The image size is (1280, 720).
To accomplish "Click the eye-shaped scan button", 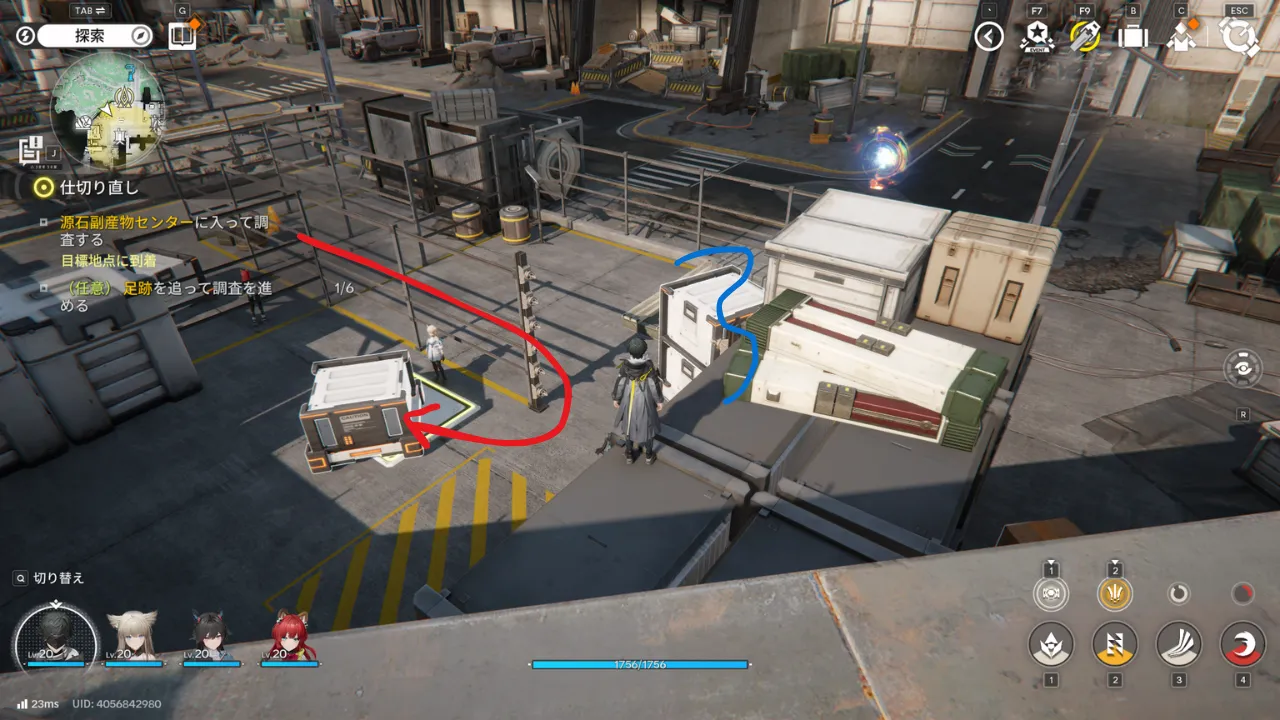I will pos(1243,368).
